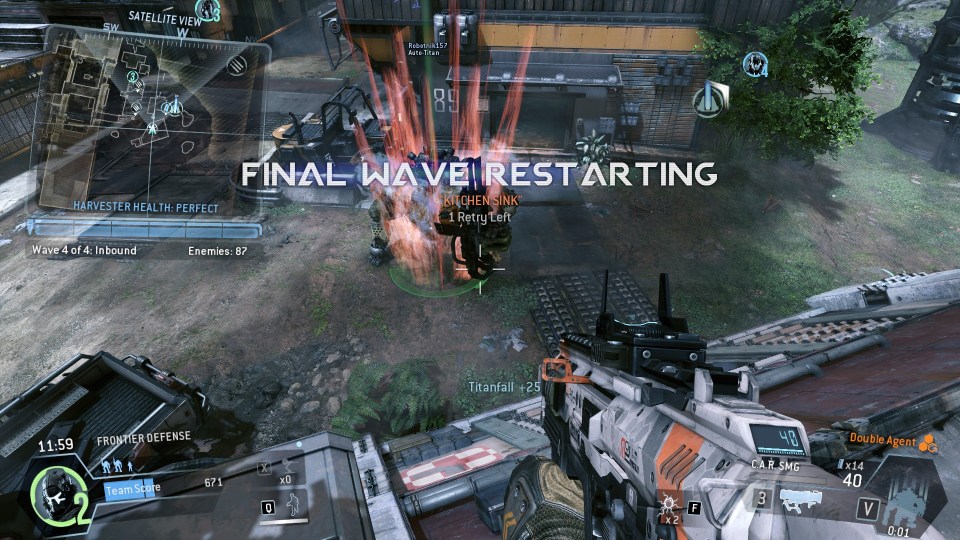Click the ejected pilot ability icon

point(288,468)
